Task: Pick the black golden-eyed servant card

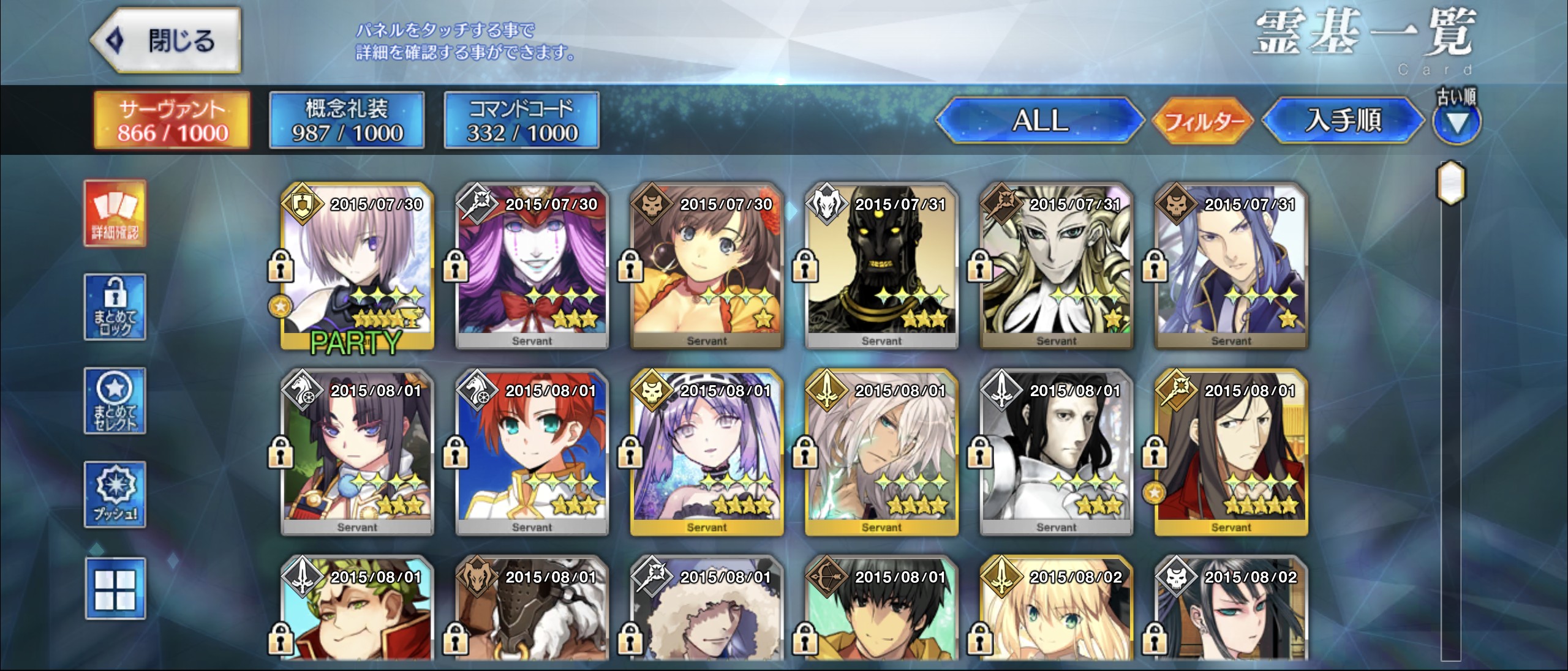Action: (881, 266)
